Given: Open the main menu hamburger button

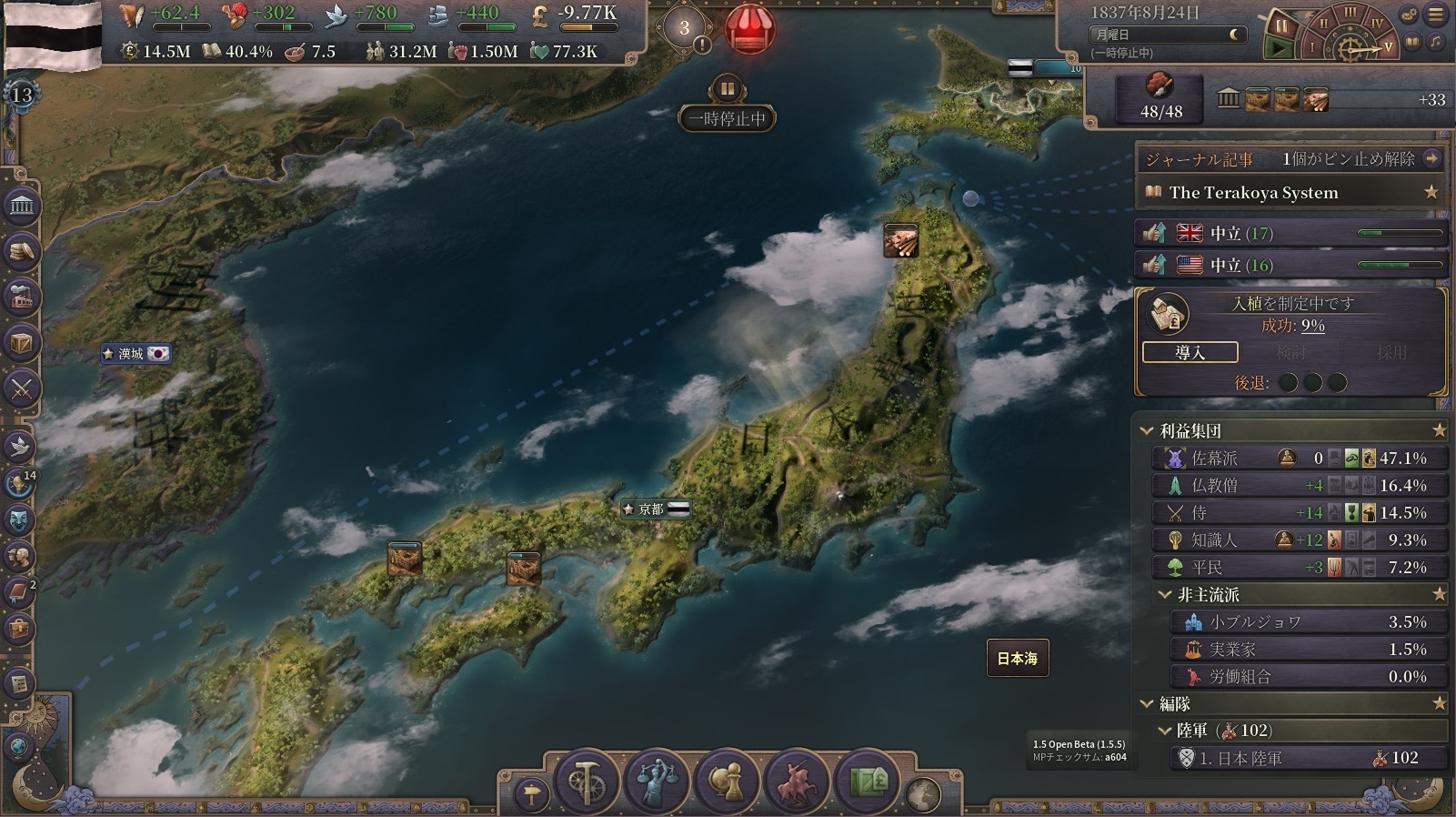Looking at the screenshot, I should pos(1437,15).
